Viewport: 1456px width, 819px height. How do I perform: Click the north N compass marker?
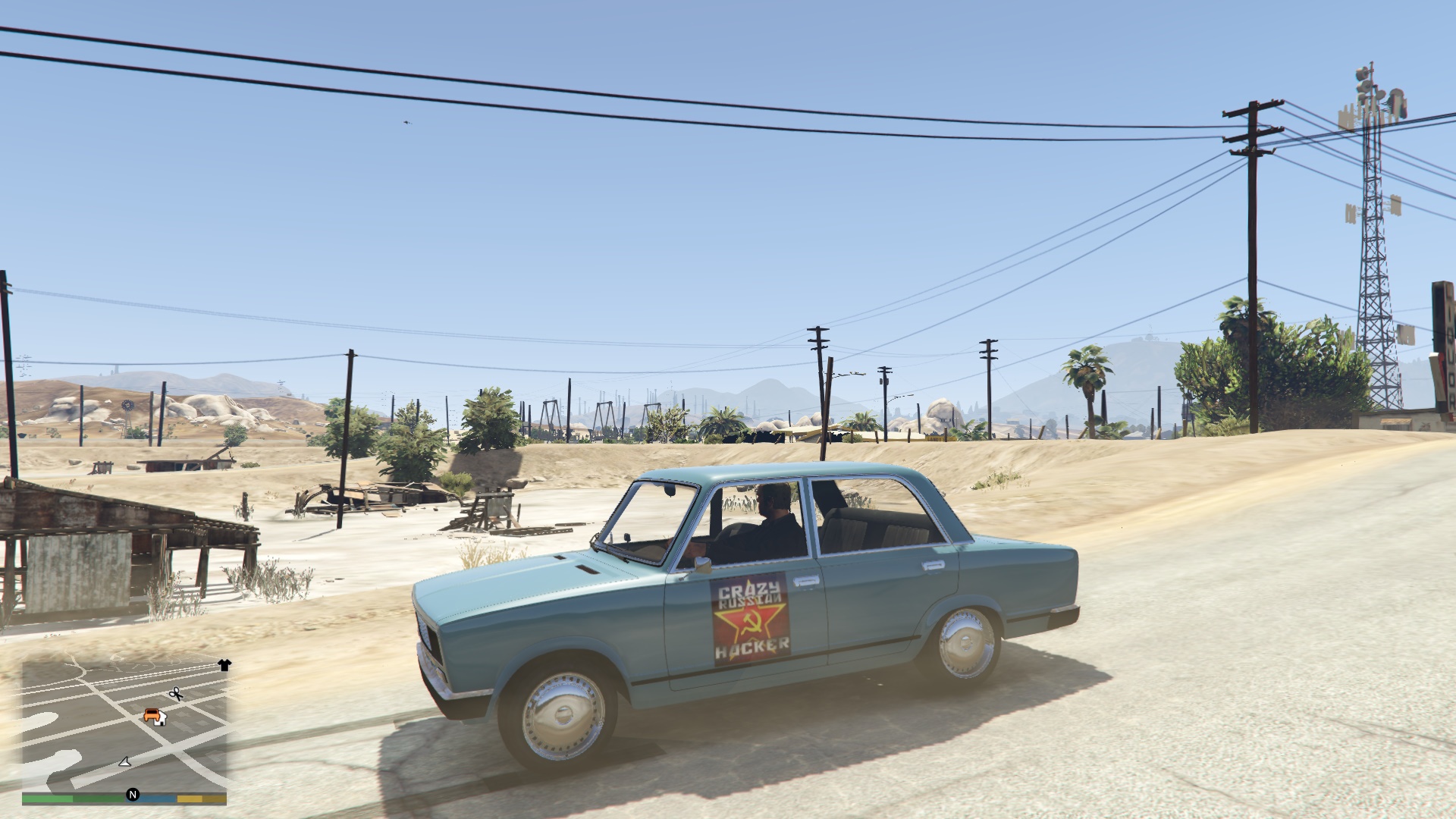coord(133,795)
